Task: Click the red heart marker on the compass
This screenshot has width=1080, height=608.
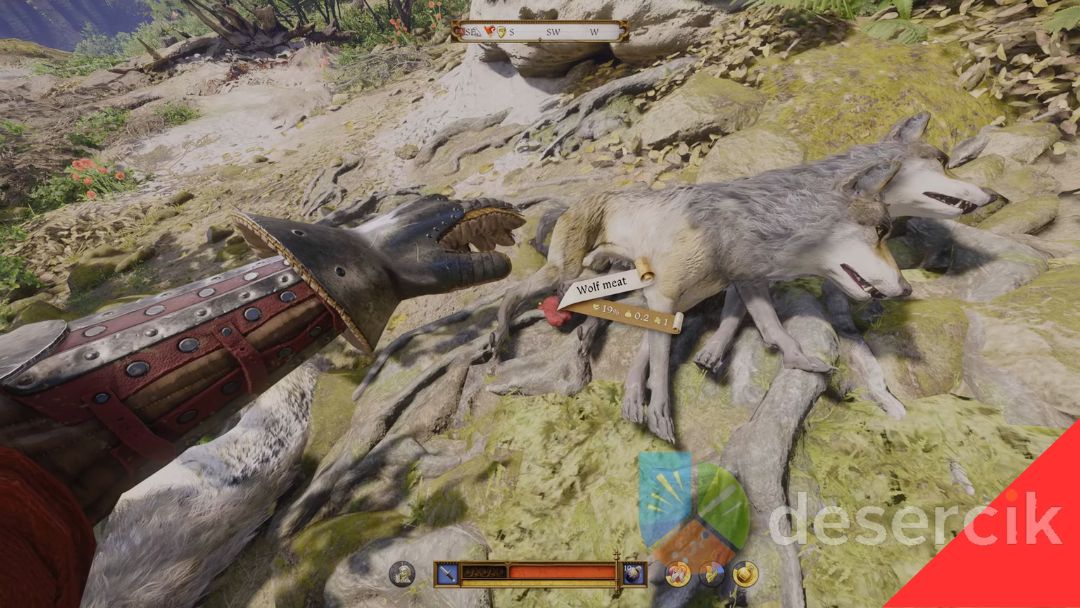Action: click(x=489, y=31)
